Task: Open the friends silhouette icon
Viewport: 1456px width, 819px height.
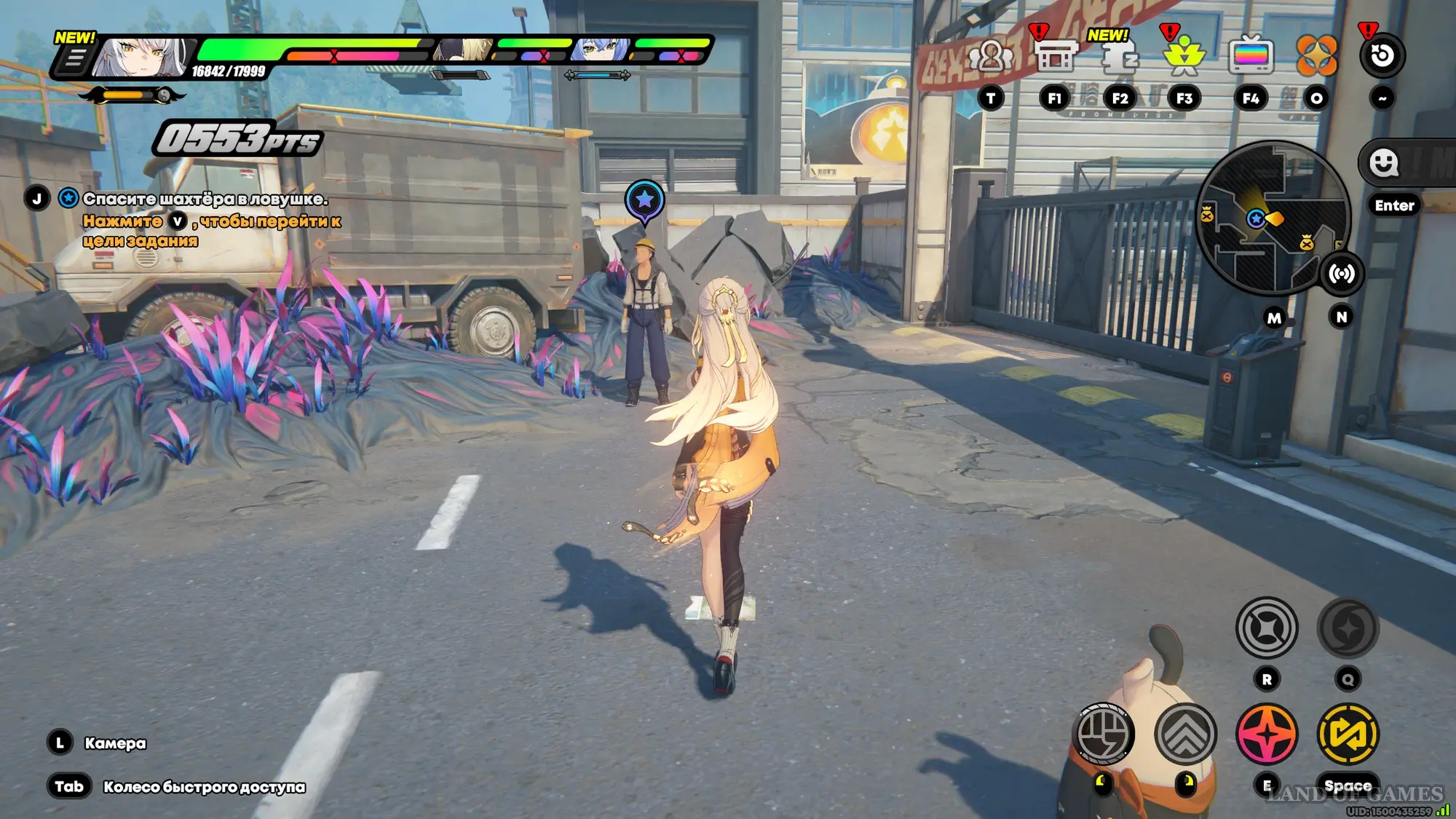Action: 990,57
